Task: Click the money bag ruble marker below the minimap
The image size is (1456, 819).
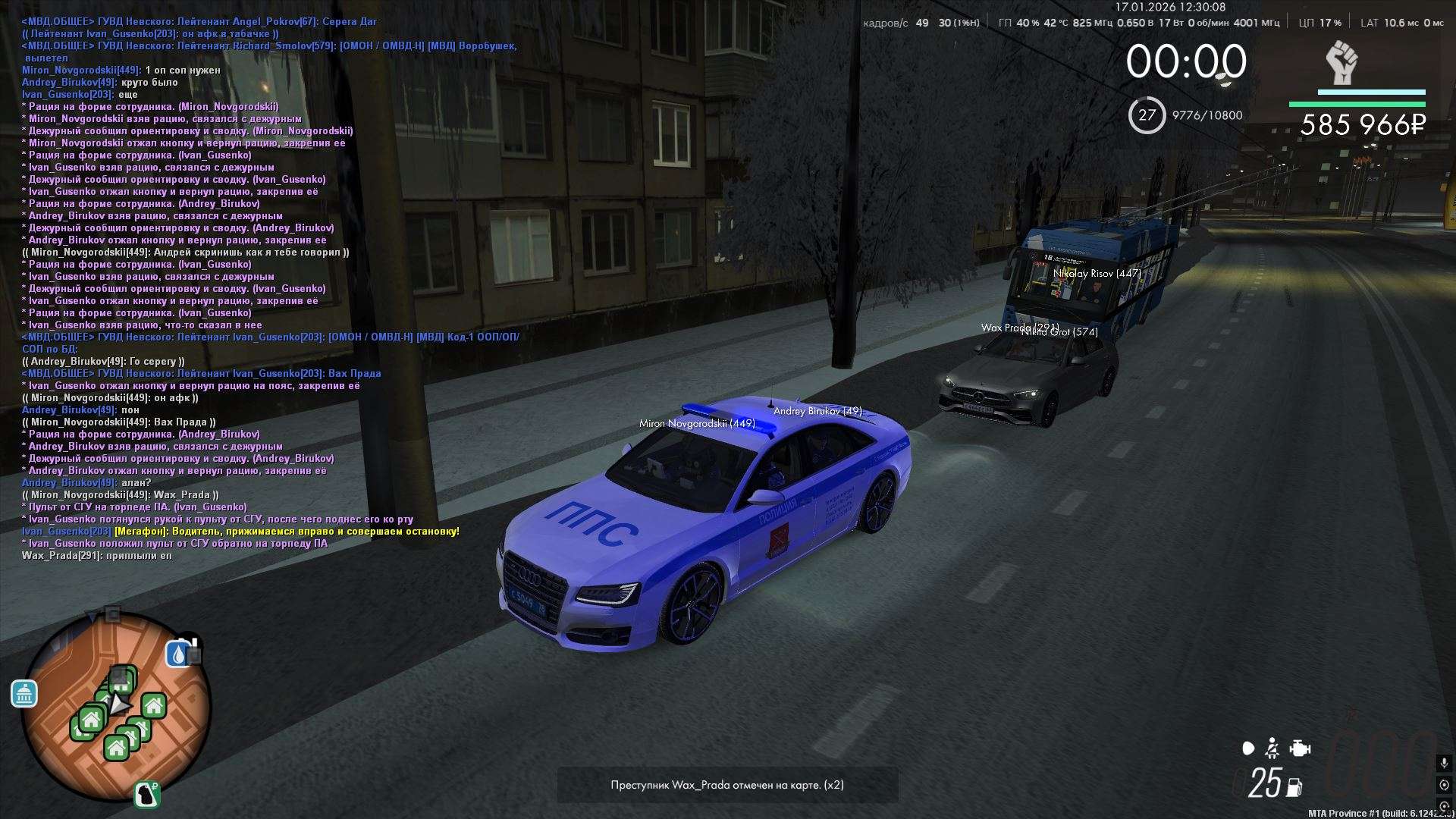Action: pyautogui.click(x=148, y=794)
